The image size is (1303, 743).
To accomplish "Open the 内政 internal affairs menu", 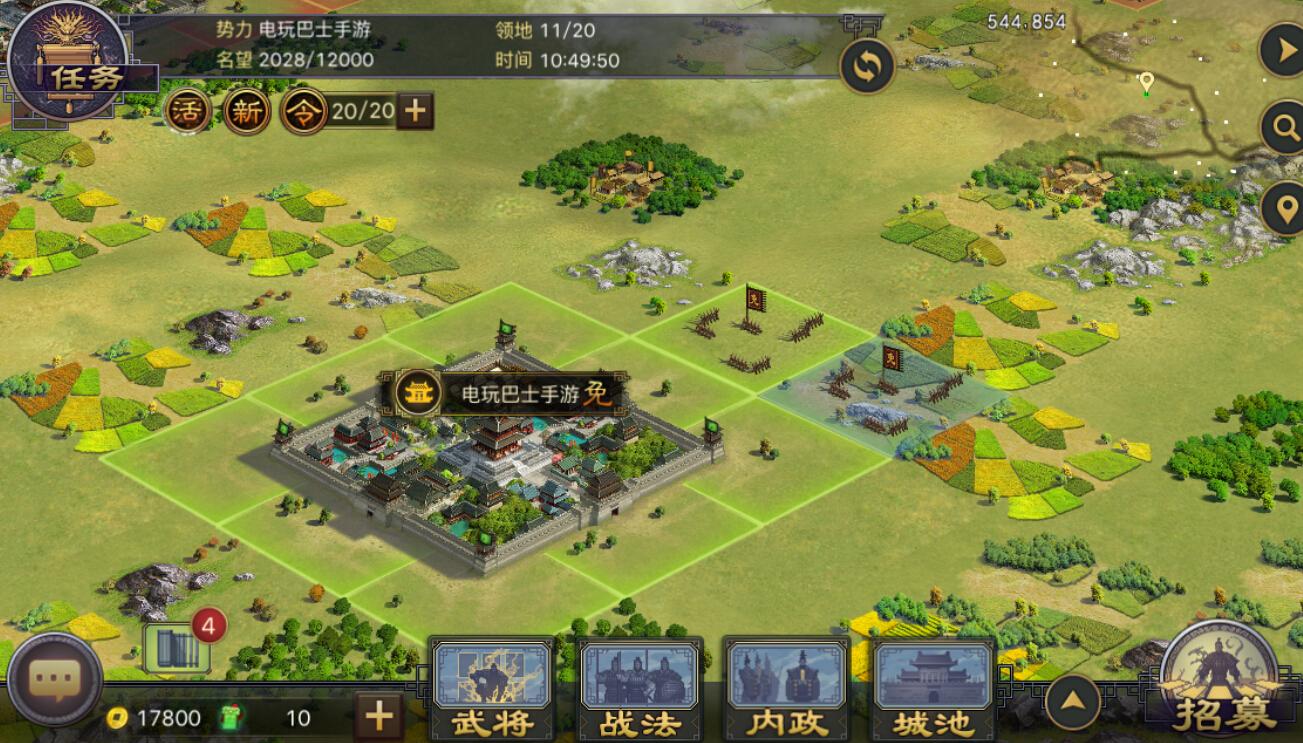I will pos(786,690).
